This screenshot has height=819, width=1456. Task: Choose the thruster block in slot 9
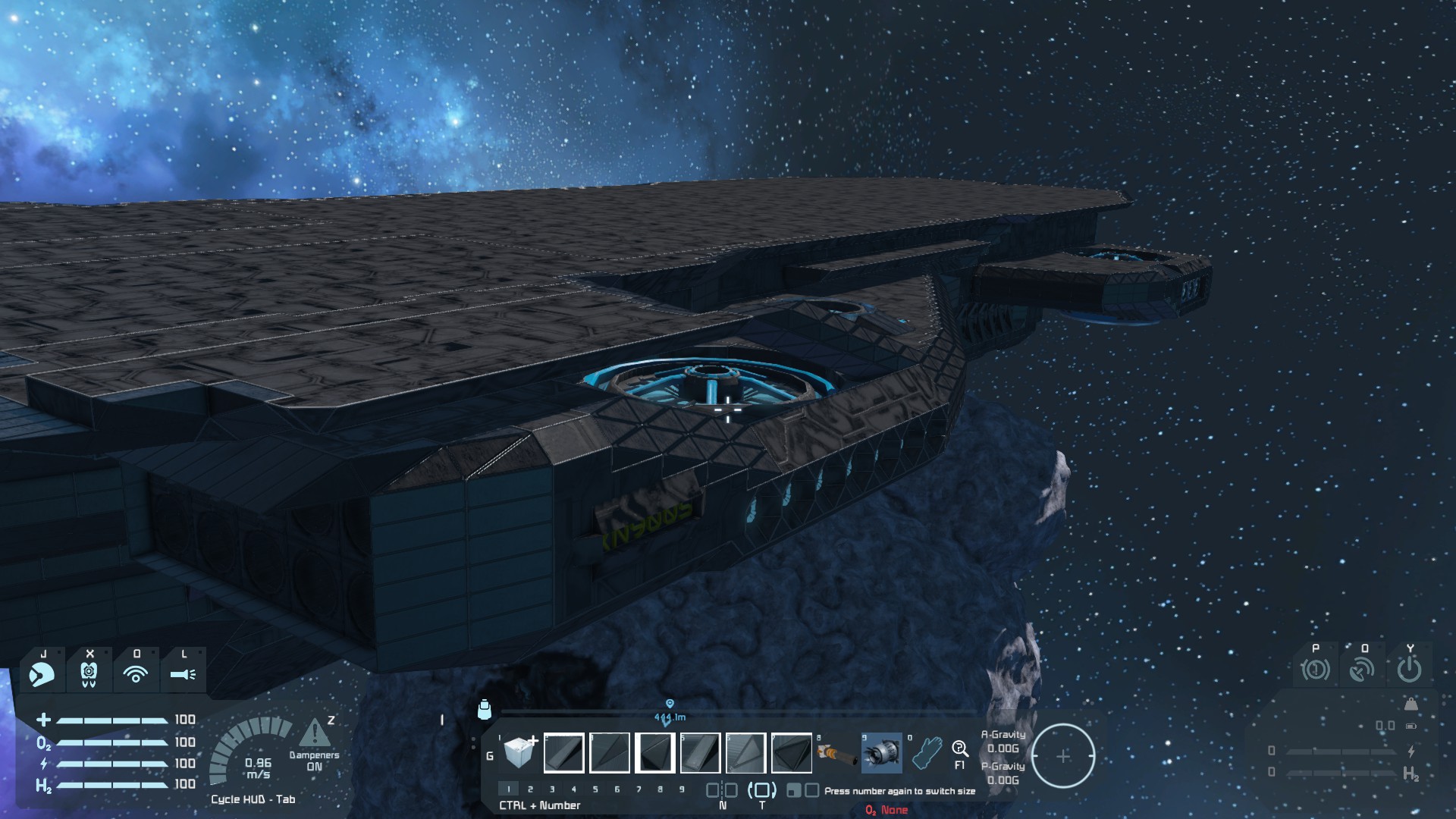(x=881, y=753)
